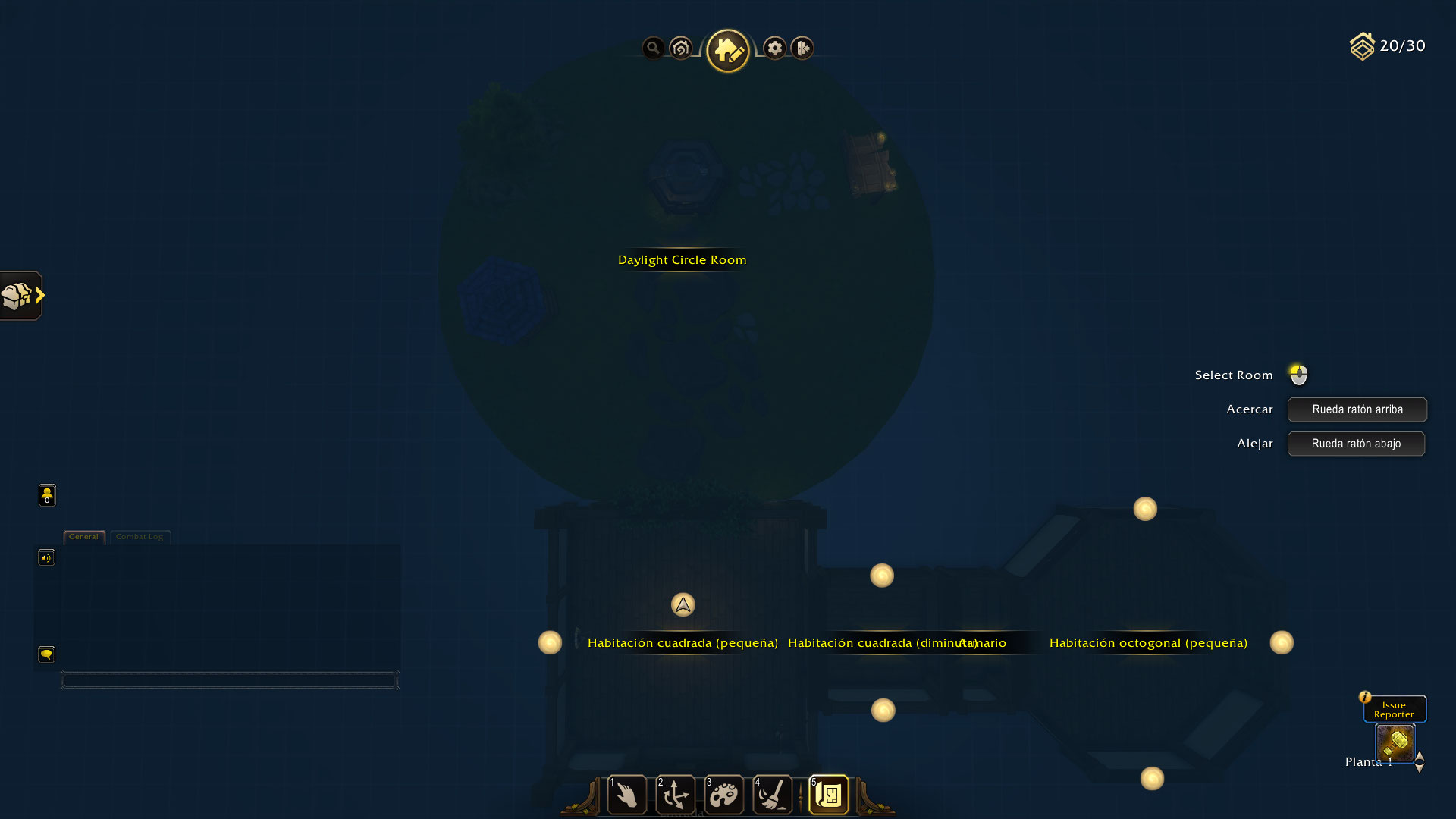Click the Rueda ratón abajo keybind button
The height and width of the screenshot is (819, 1456).
click(1356, 444)
